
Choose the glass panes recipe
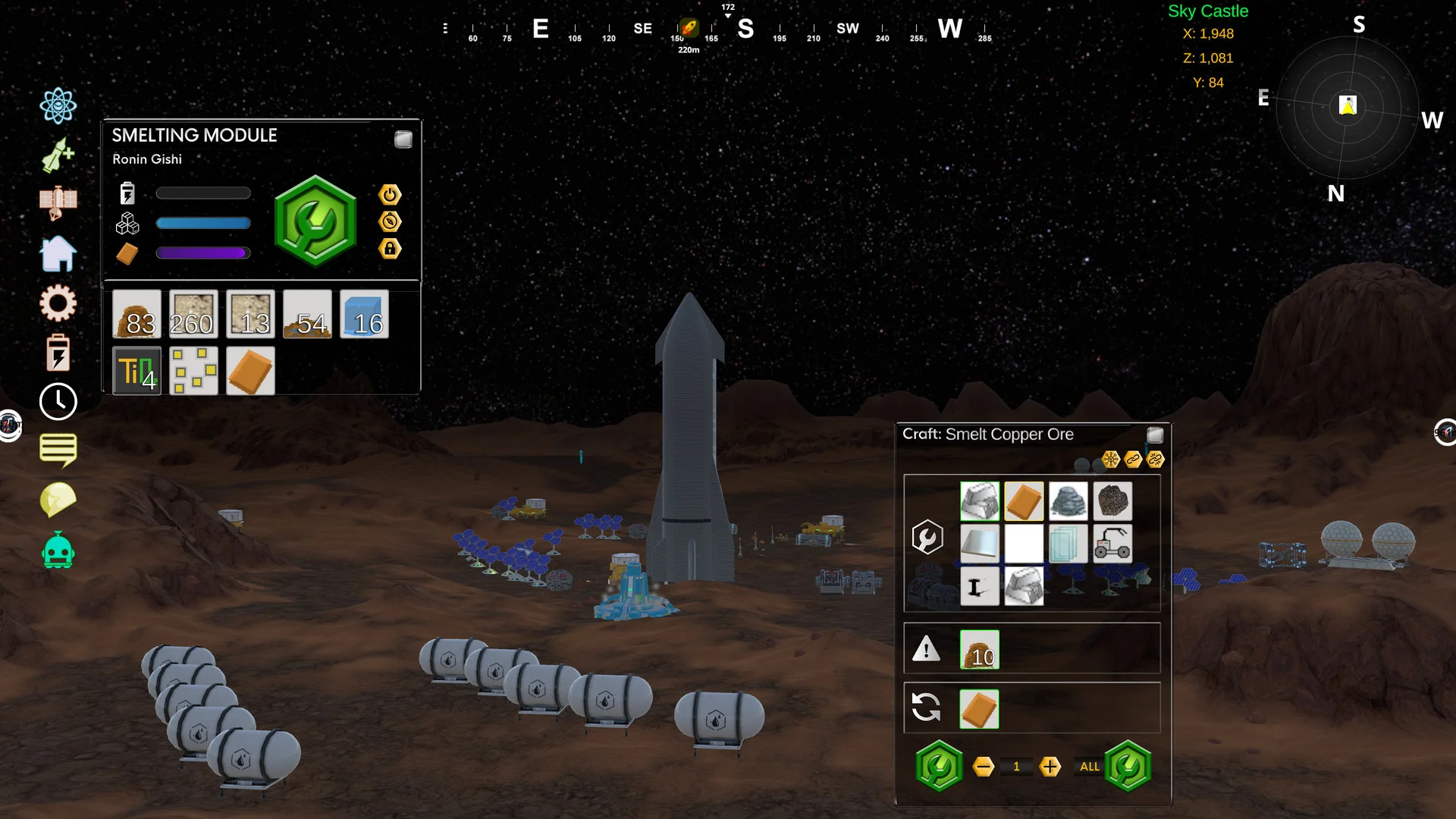click(x=1068, y=544)
